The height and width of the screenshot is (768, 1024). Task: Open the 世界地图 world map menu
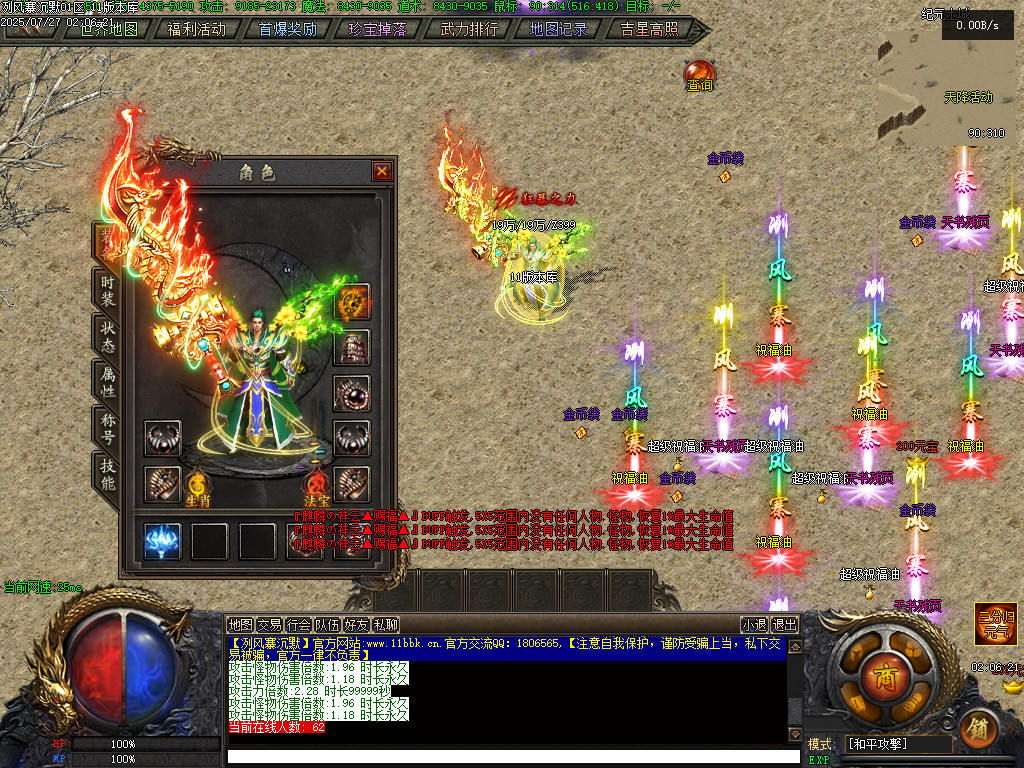pos(109,29)
